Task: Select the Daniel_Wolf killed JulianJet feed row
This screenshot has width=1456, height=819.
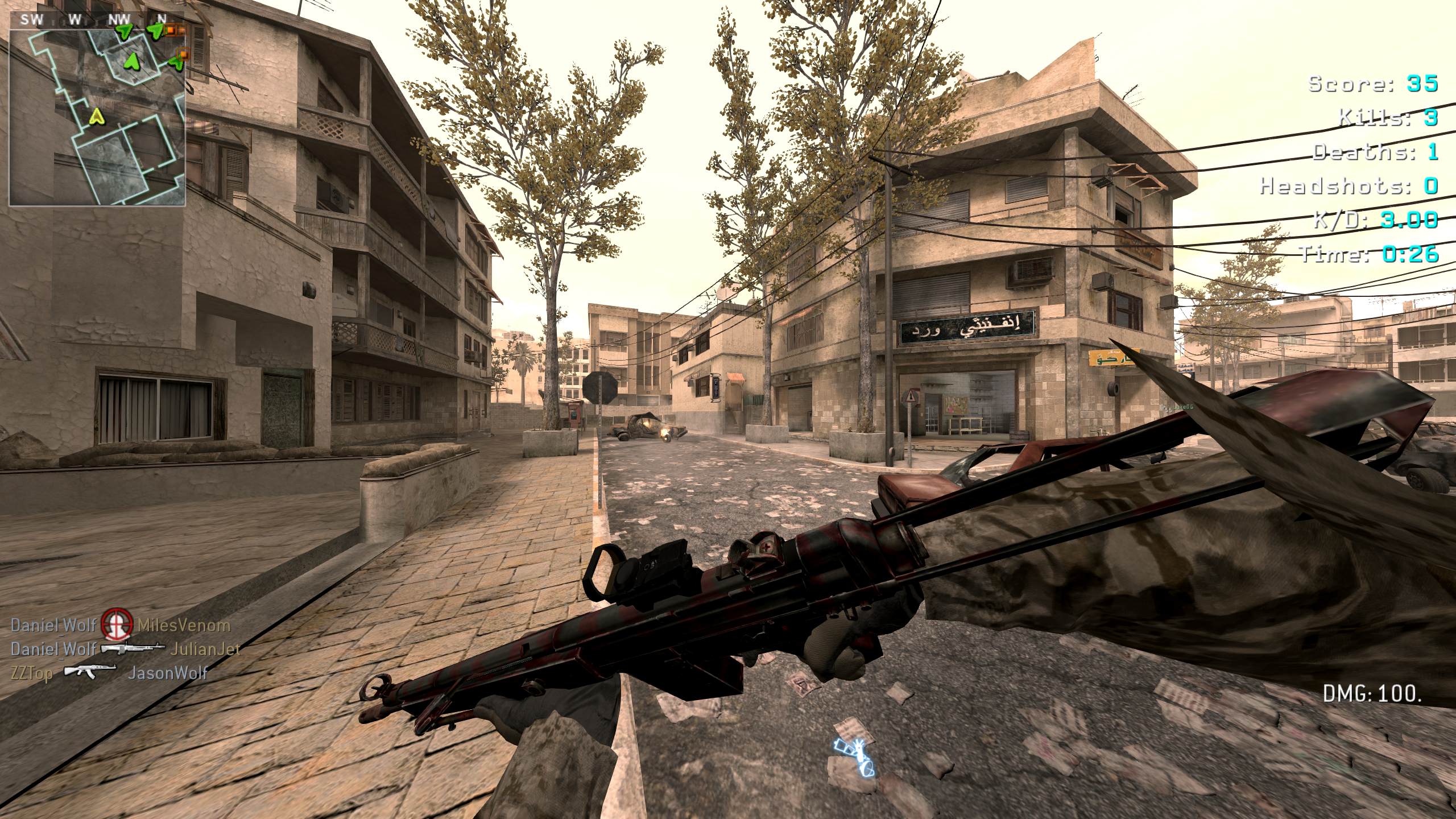Action: pos(125,649)
